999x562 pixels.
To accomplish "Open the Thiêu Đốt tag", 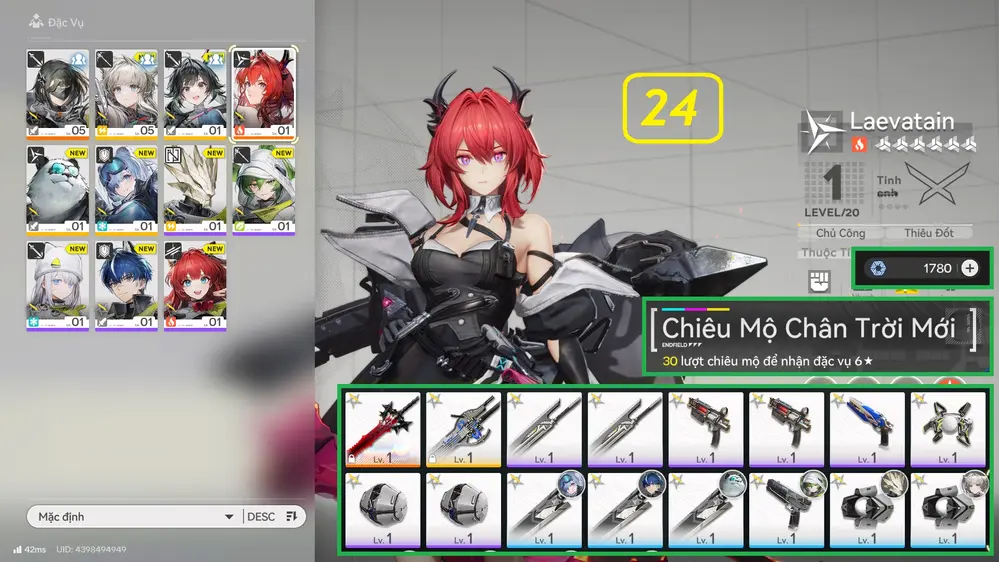I will coord(929,233).
